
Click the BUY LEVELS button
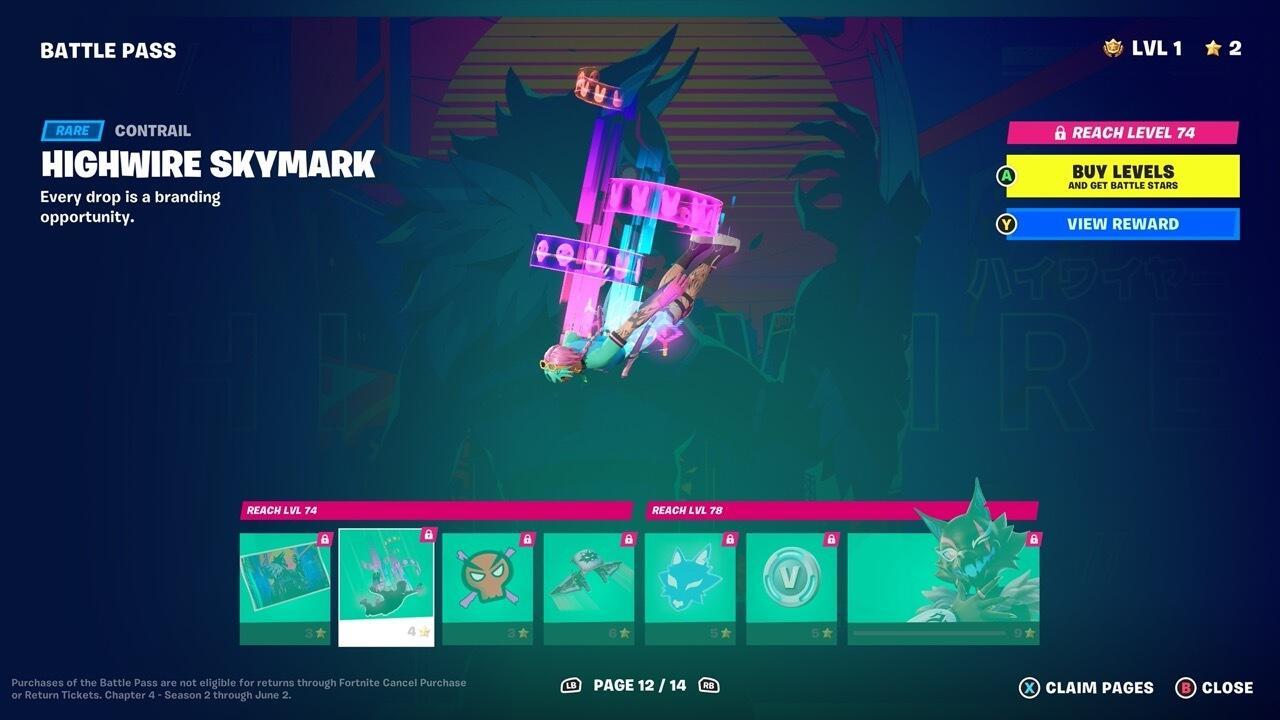click(x=1119, y=176)
